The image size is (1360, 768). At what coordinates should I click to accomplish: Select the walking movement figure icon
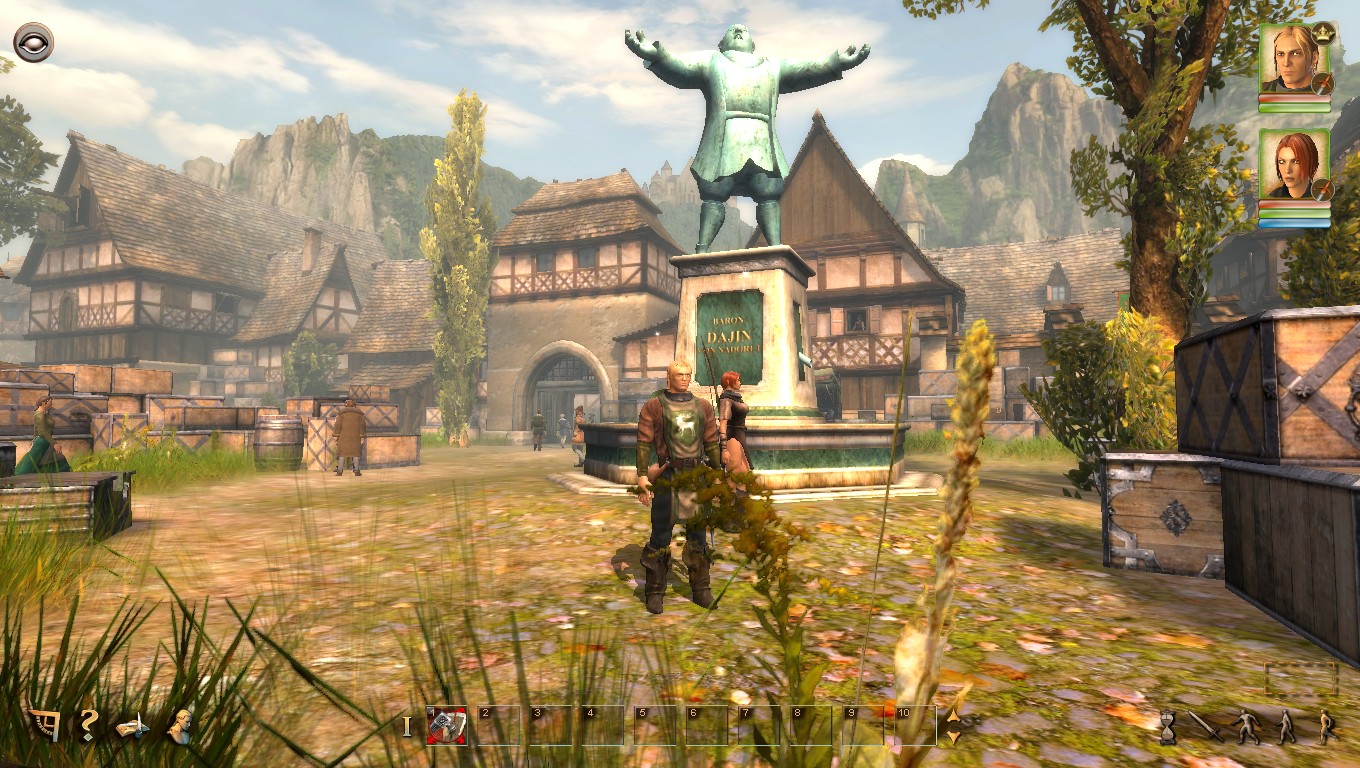(x=1286, y=727)
